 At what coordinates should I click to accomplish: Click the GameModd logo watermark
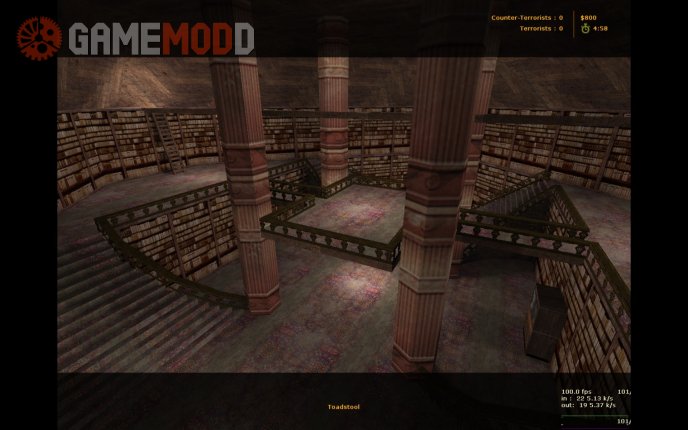135,38
